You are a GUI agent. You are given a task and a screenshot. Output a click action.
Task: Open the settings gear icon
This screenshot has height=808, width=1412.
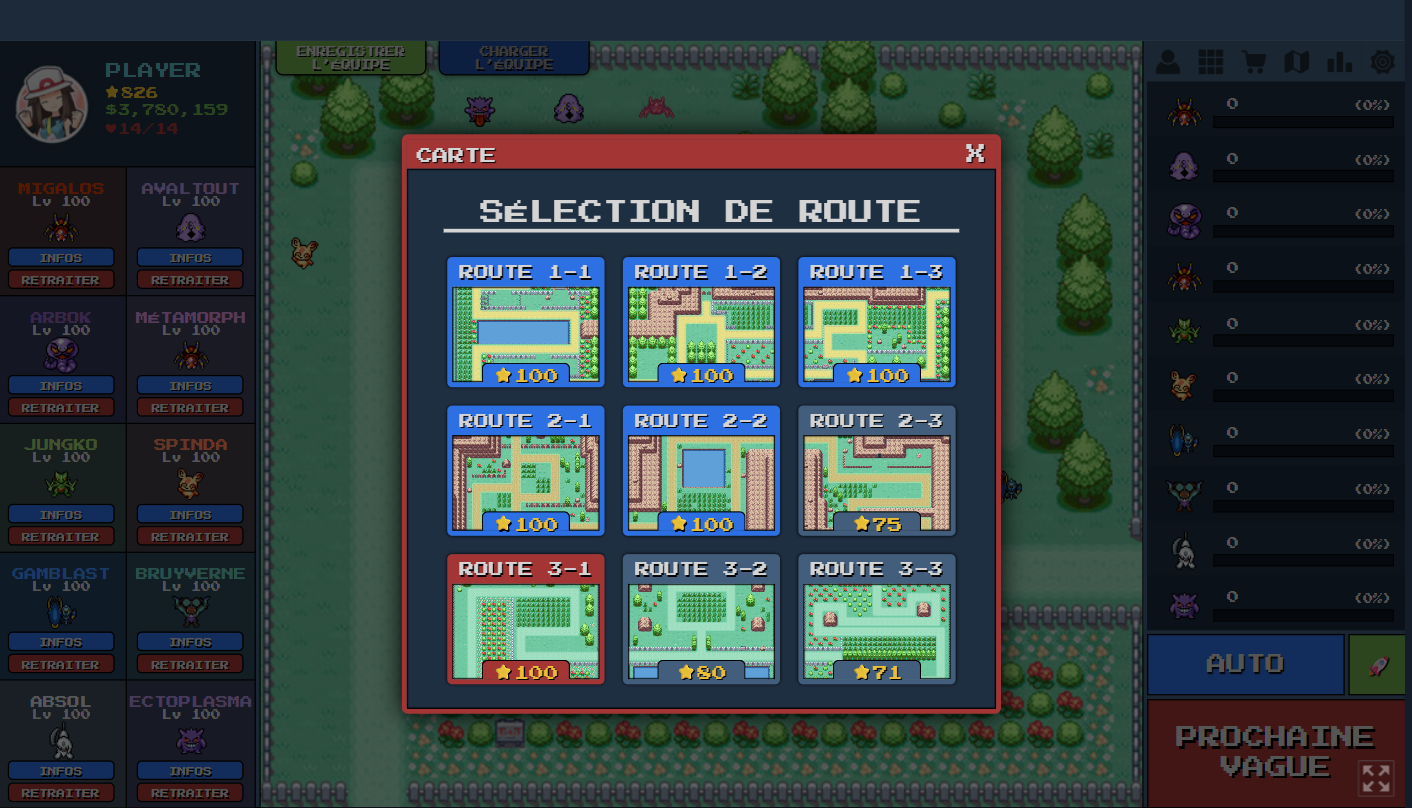(x=1382, y=62)
